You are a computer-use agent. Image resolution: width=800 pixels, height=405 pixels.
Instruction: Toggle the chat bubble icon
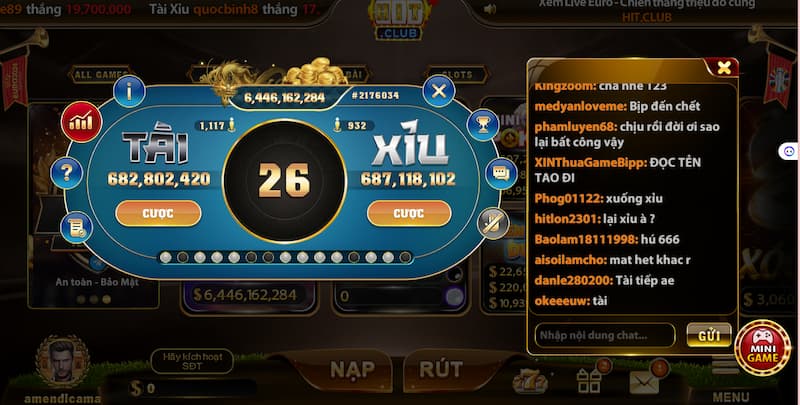coord(497,173)
